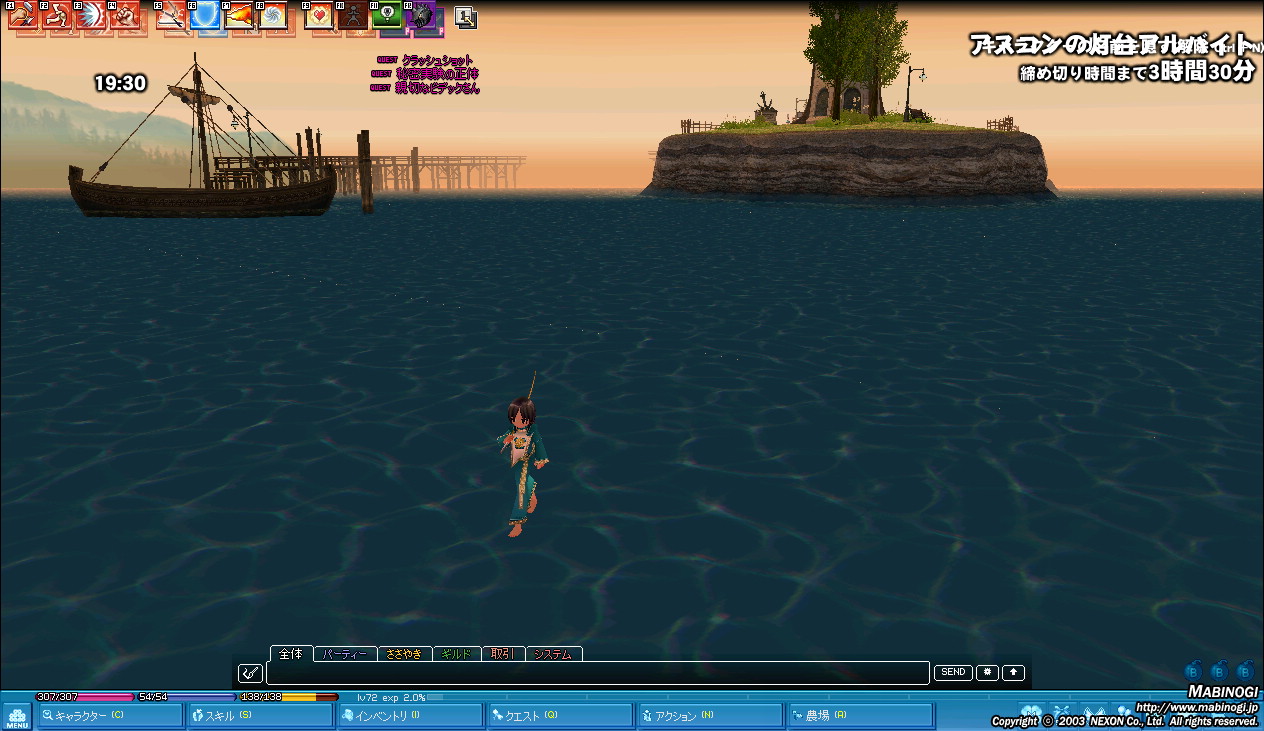Switch chat to the 取引 (Trade) tab
Viewport: 1264px width, 731px height.
coord(502,654)
